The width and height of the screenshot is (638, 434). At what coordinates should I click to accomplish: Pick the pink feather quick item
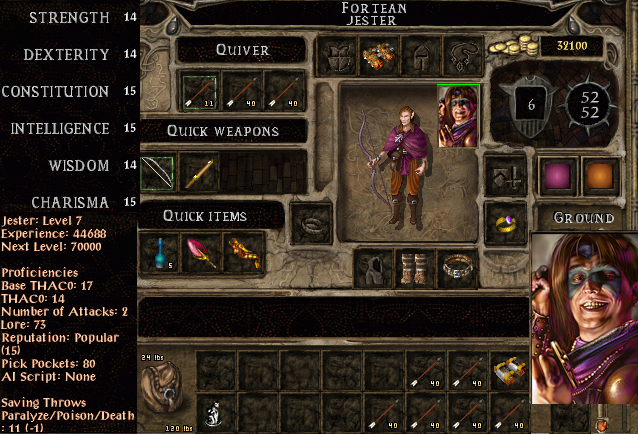[200, 251]
